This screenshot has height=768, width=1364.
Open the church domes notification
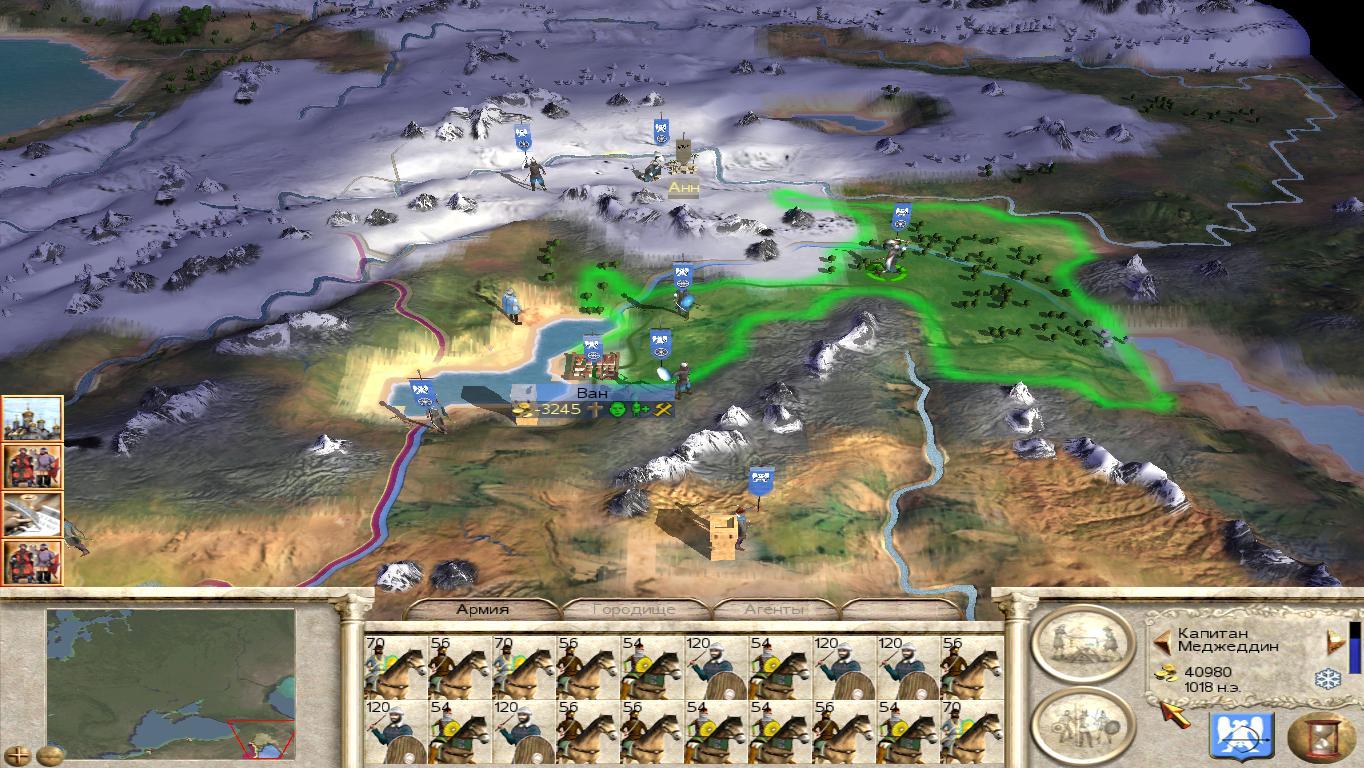click(x=33, y=418)
